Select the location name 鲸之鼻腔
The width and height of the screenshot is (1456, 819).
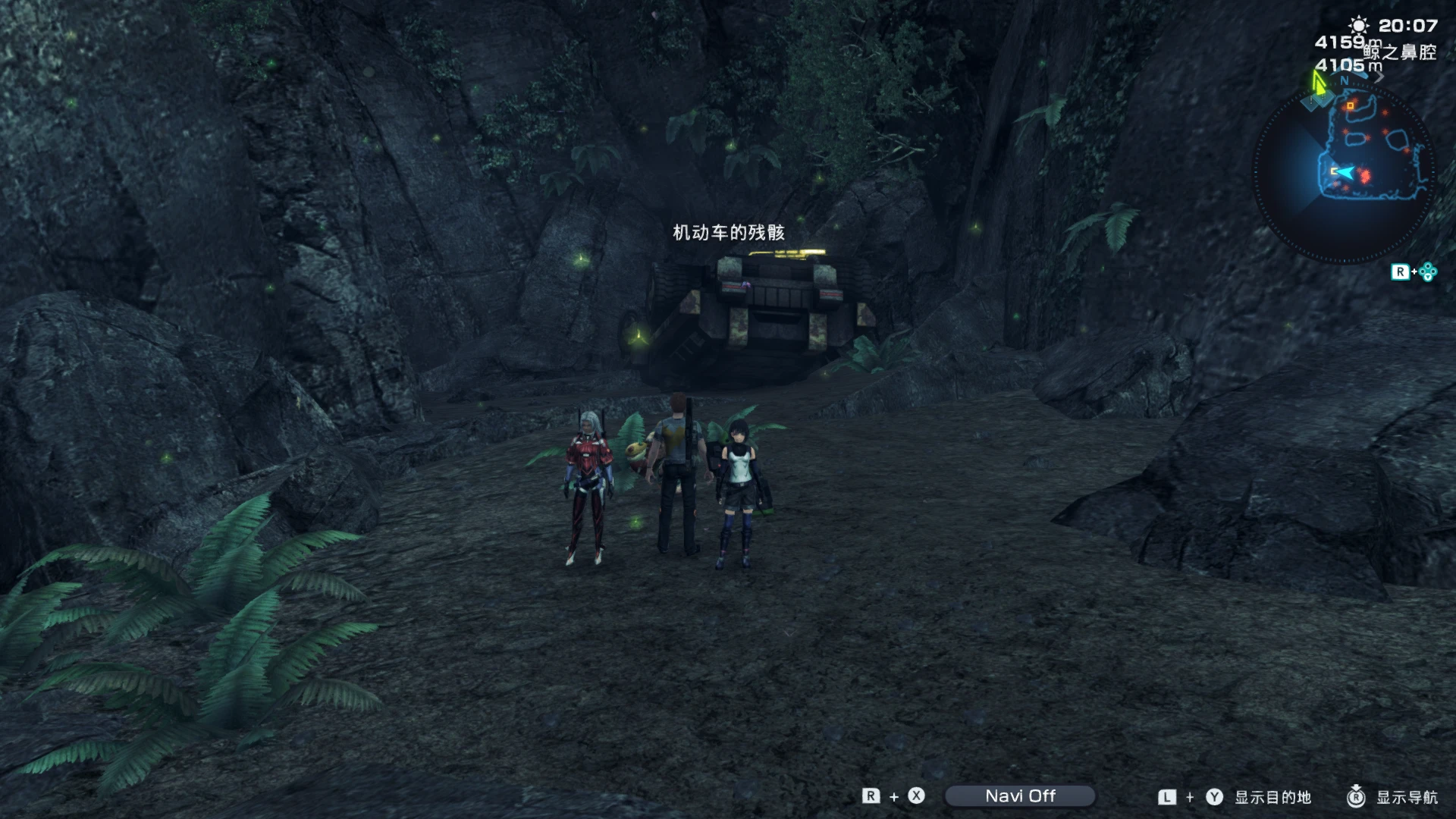click(x=1401, y=51)
